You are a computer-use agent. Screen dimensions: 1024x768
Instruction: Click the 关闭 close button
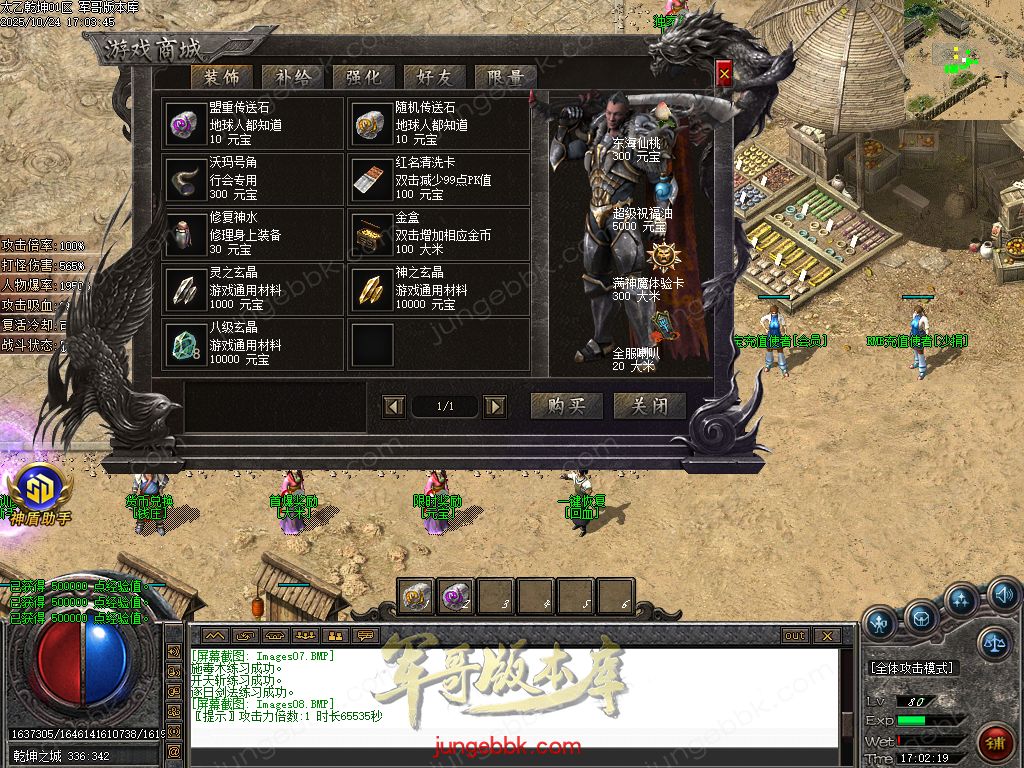coord(649,406)
